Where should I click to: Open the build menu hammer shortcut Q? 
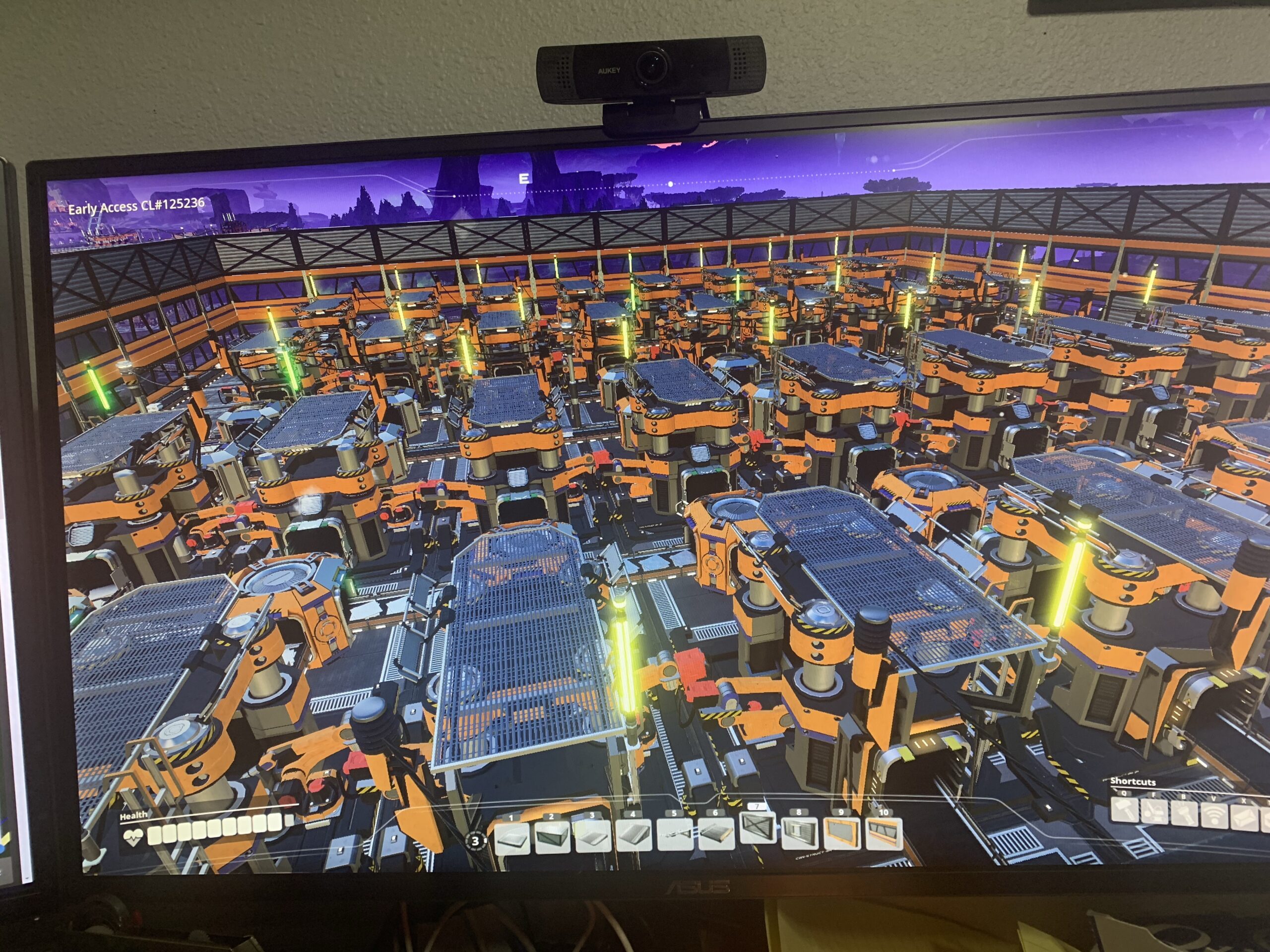point(1124,810)
